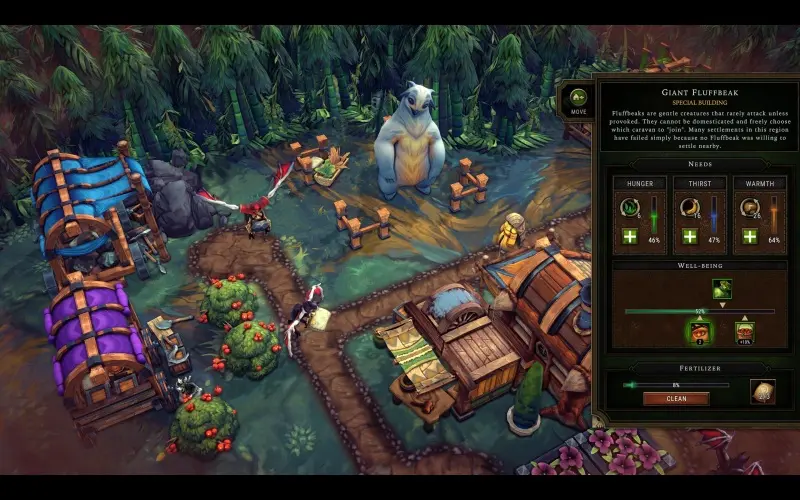The image size is (800, 500).
Task: Select the Warmth resource icon
Action: click(x=749, y=208)
